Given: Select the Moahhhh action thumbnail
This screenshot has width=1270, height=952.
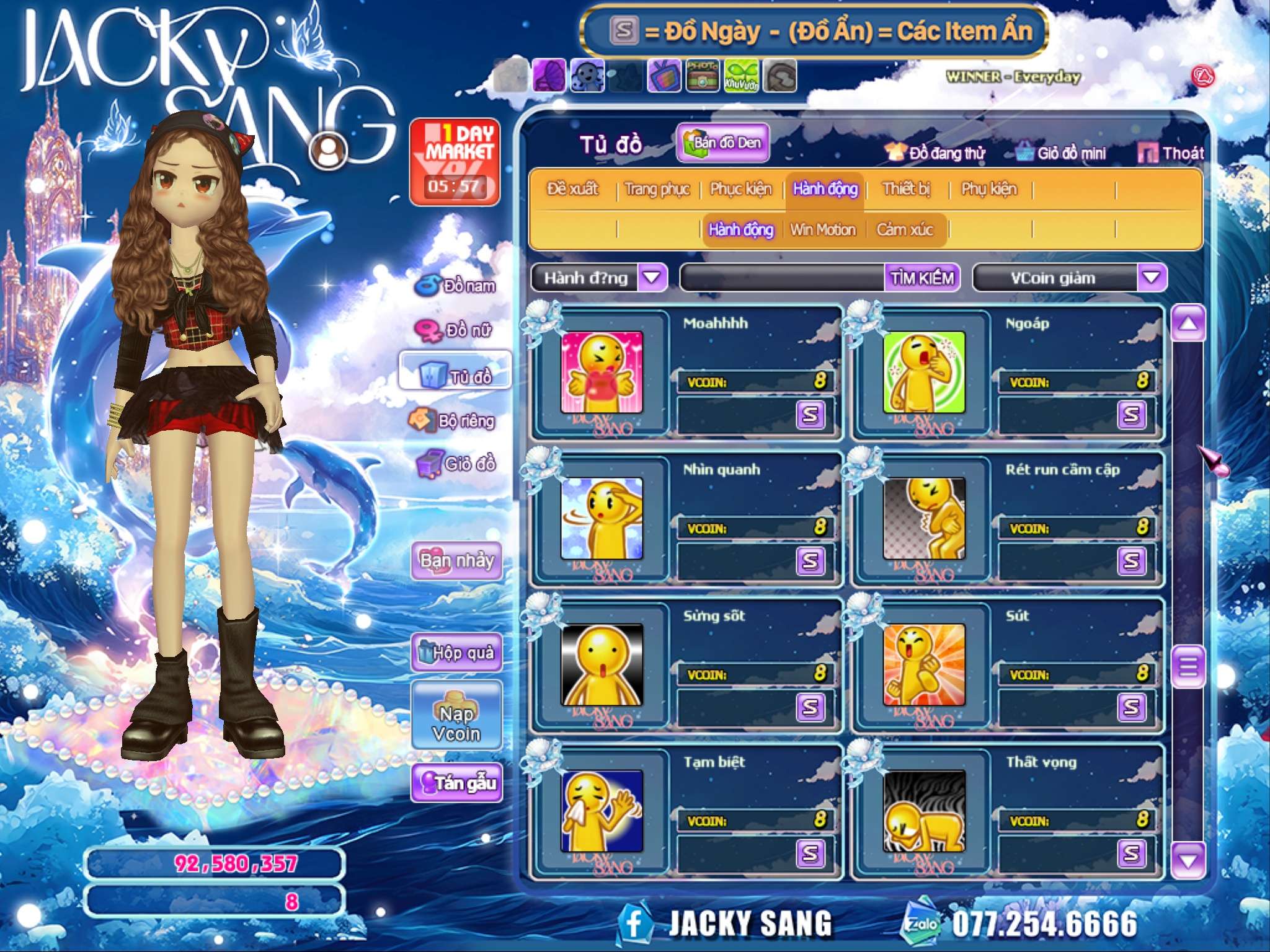Looking at the screenshot, I should [x=602, y=372].
